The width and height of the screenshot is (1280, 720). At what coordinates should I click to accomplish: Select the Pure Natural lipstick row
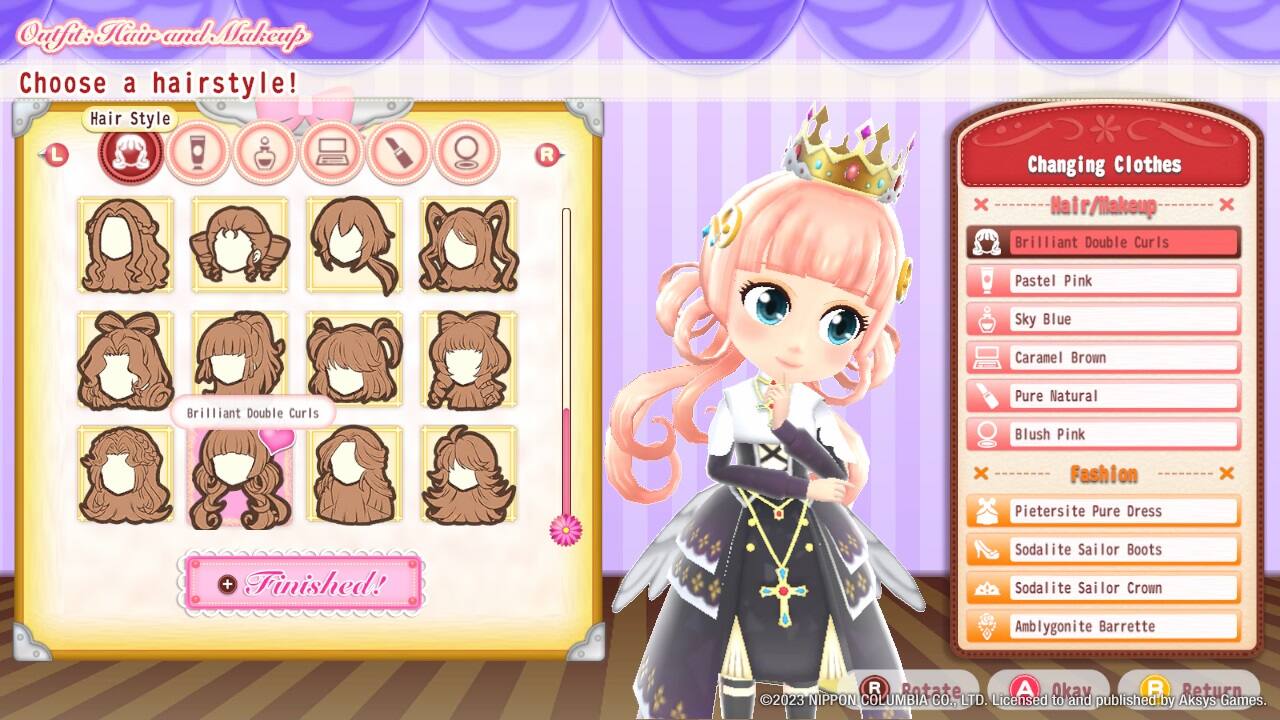point(1103,396)
